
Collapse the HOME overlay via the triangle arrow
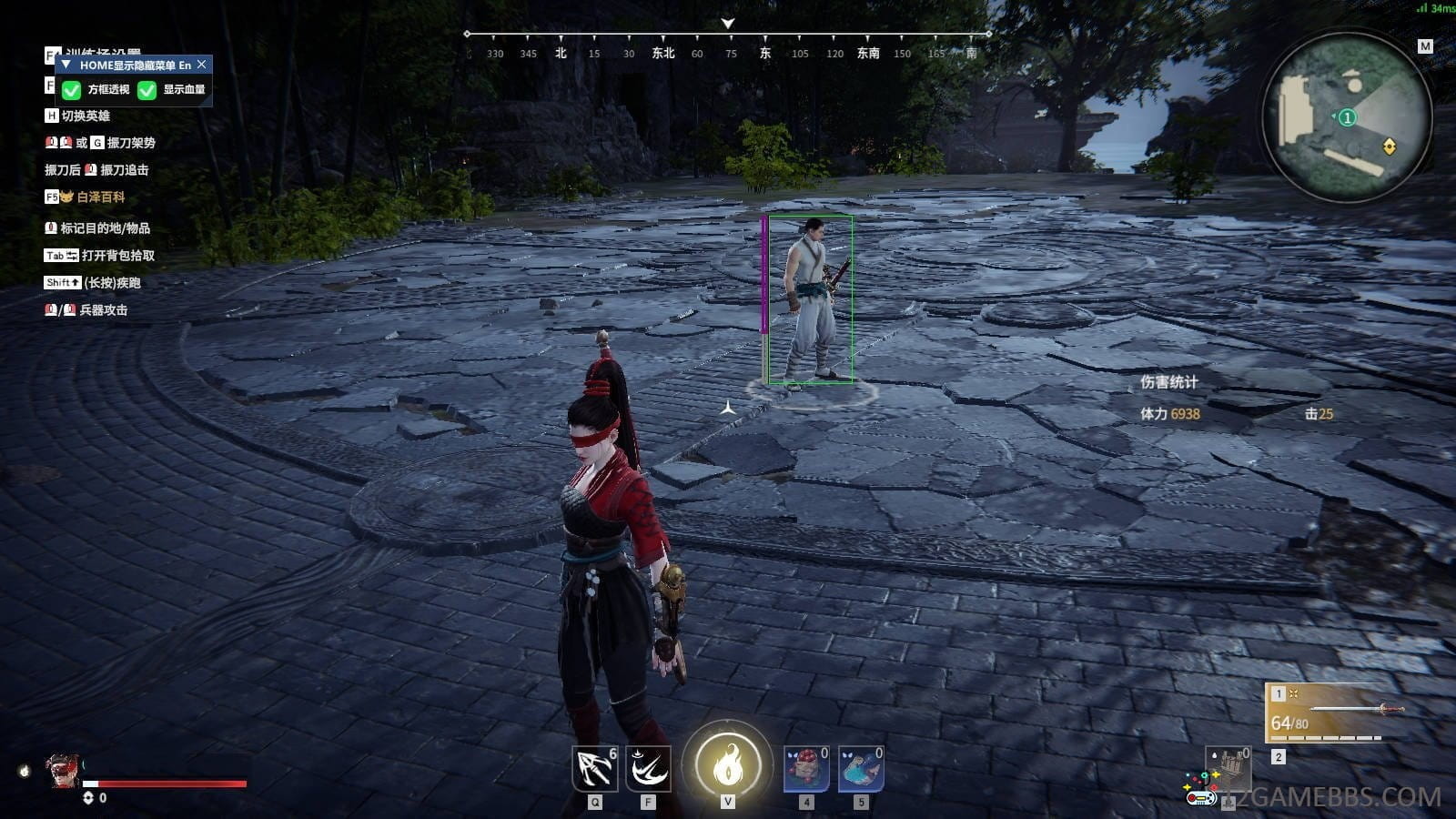click(65, 65)
